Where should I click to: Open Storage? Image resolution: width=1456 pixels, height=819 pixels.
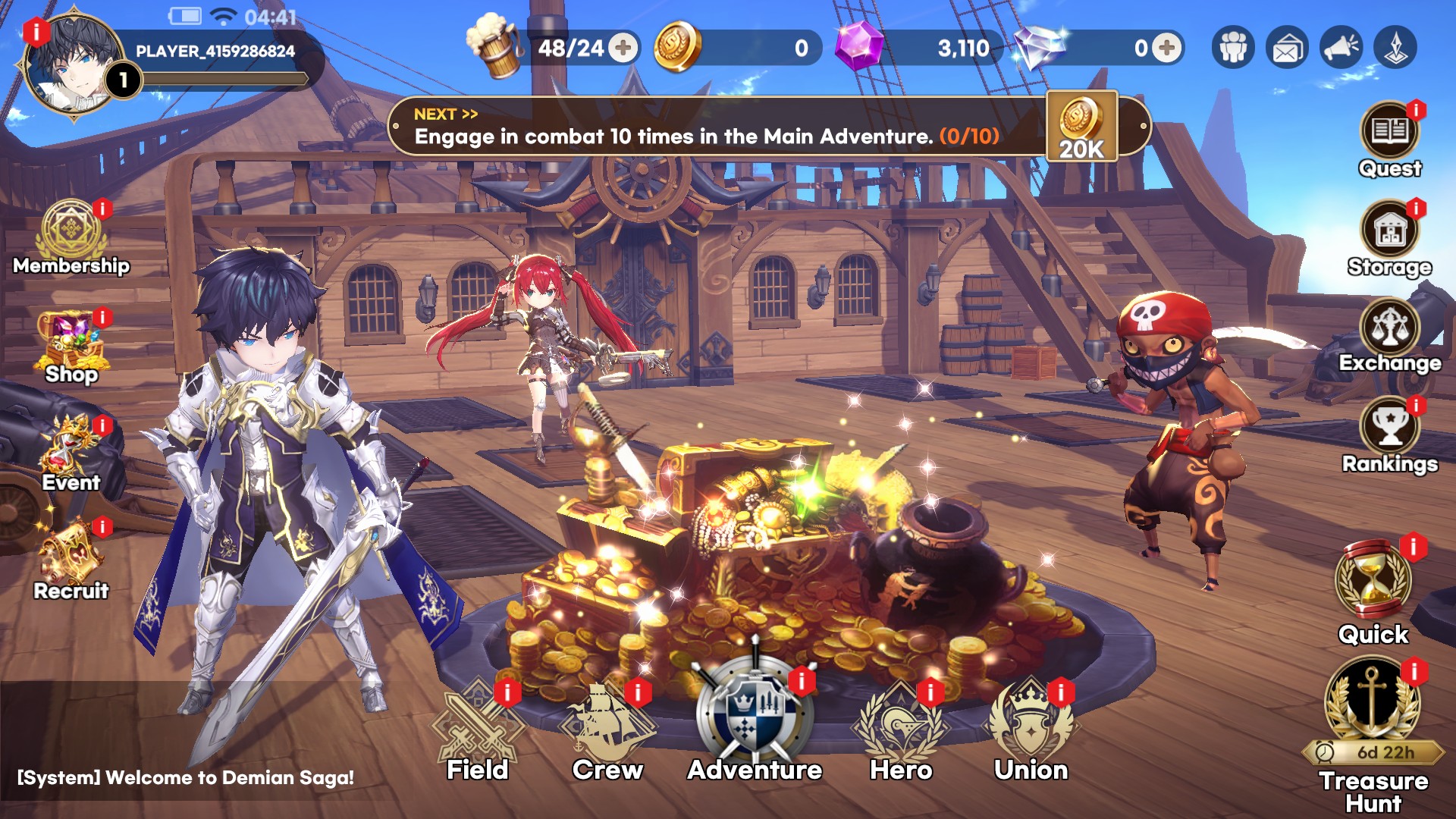pos(1389,232)
